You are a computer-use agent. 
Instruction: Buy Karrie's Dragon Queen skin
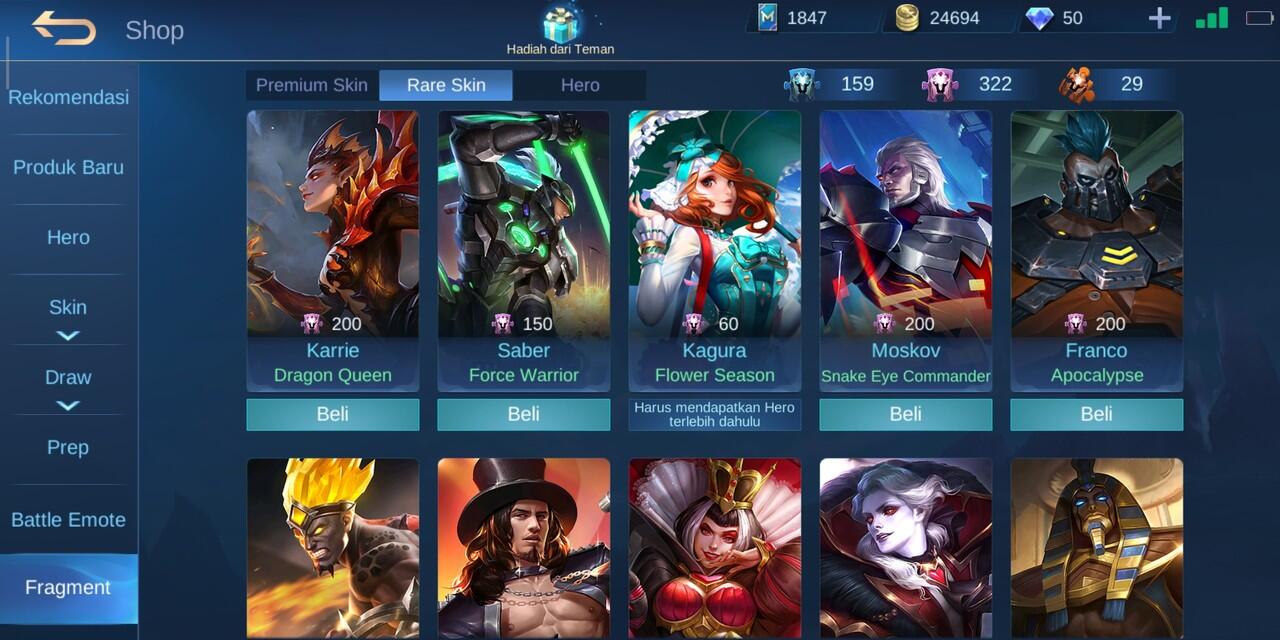pyautogui.click(x=333, y=414)
